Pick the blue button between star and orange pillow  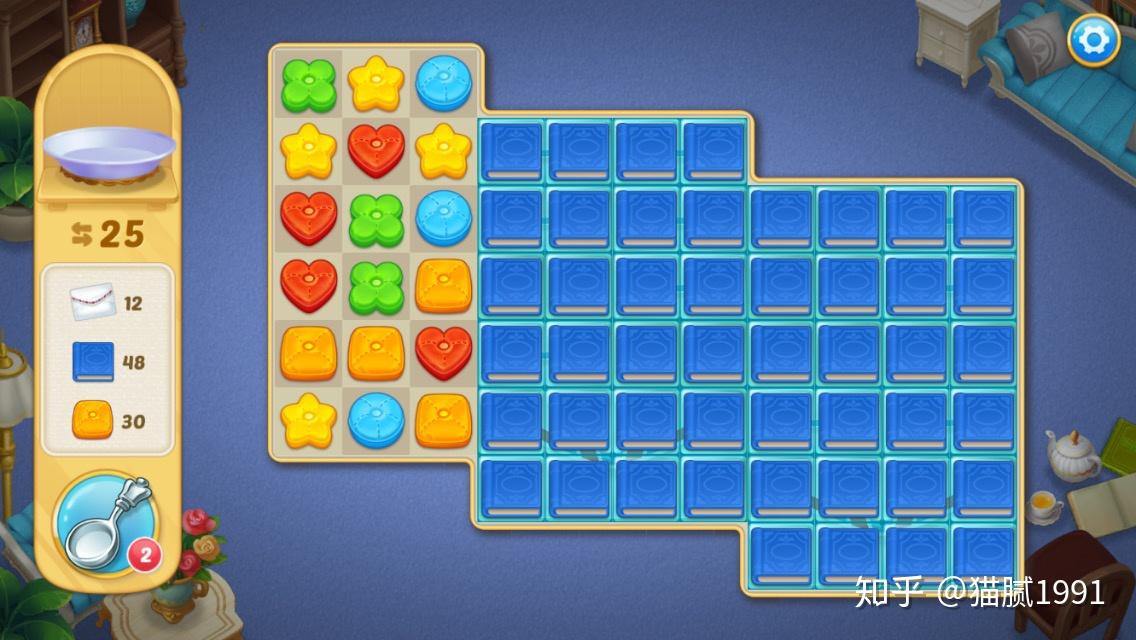tap(376, 420)
